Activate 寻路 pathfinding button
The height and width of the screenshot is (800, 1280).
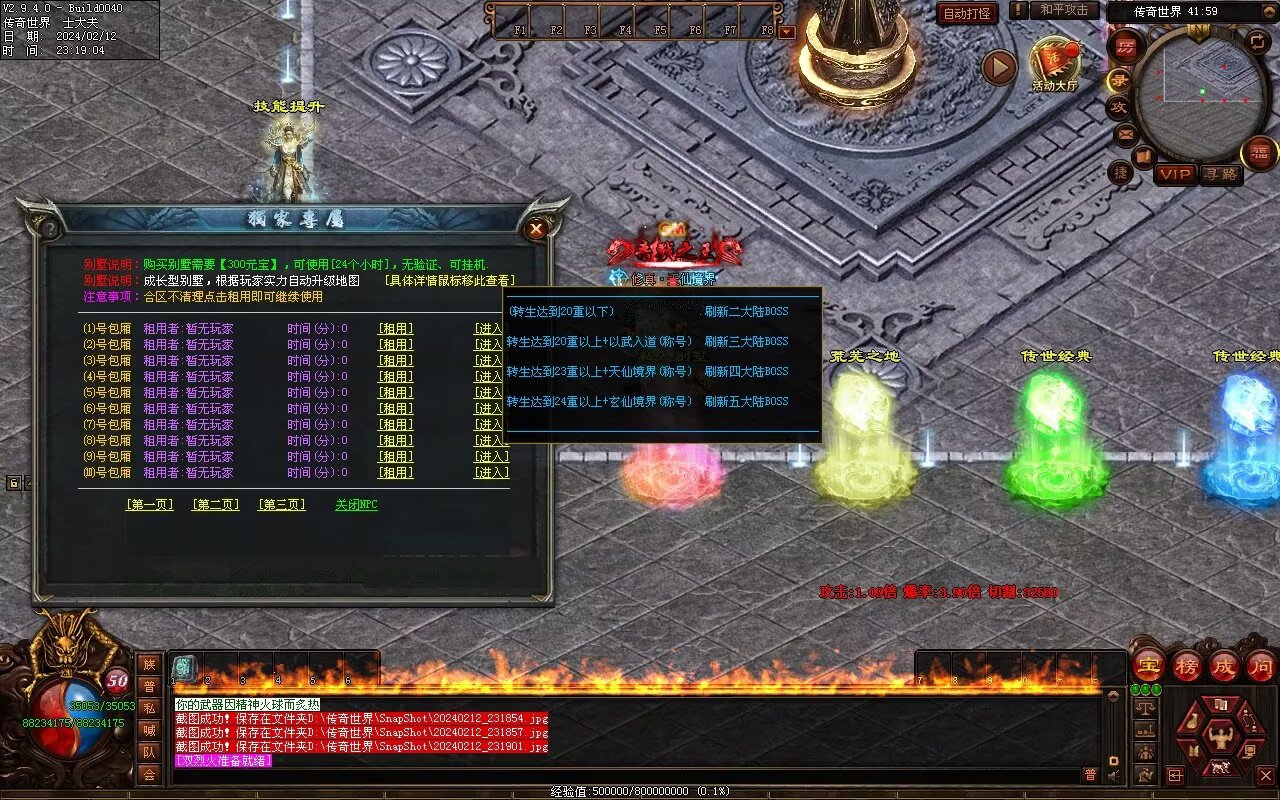click(1220, 174)
